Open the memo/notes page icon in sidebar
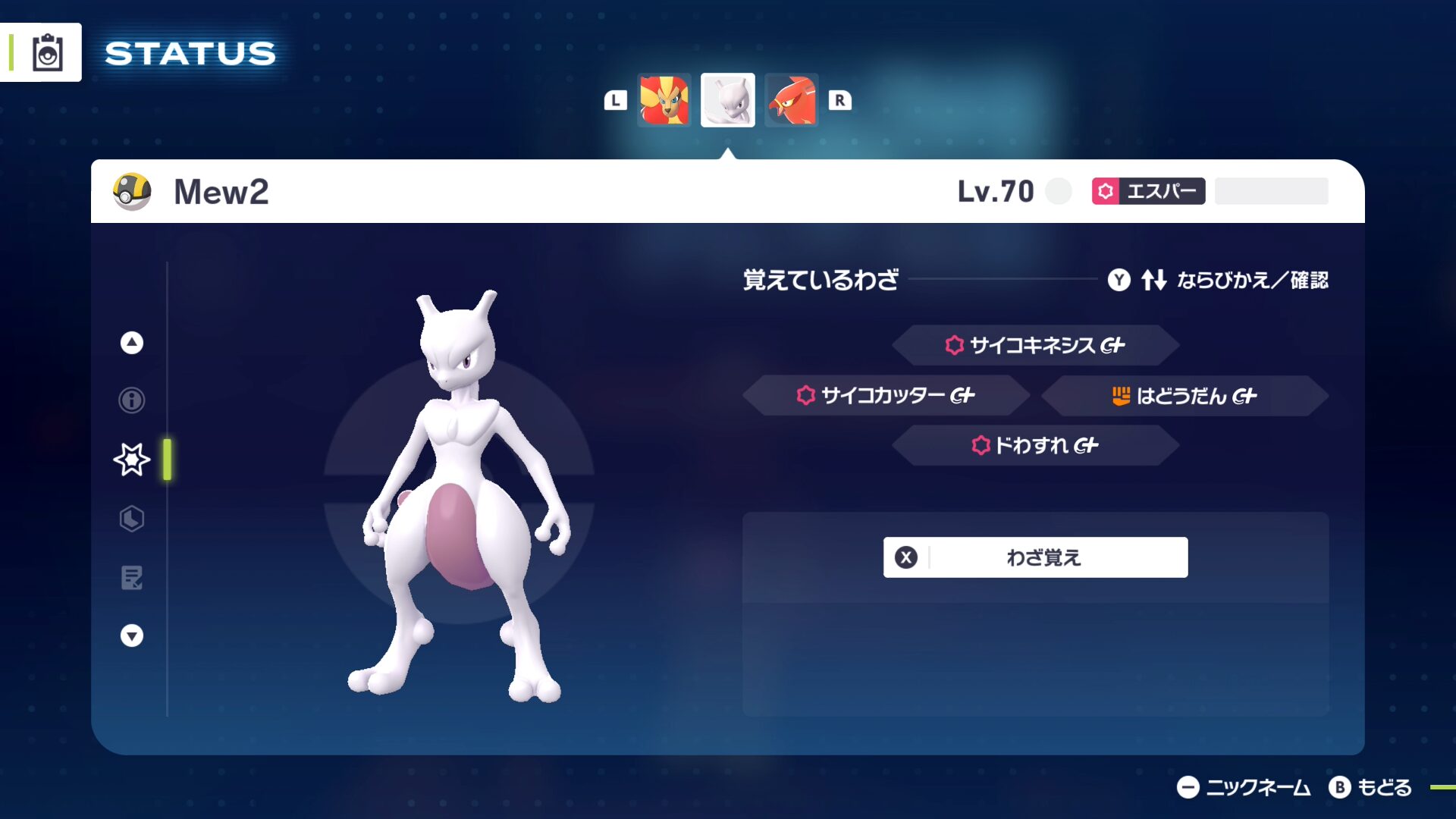1456x819 pixels. tap(130, 579)
